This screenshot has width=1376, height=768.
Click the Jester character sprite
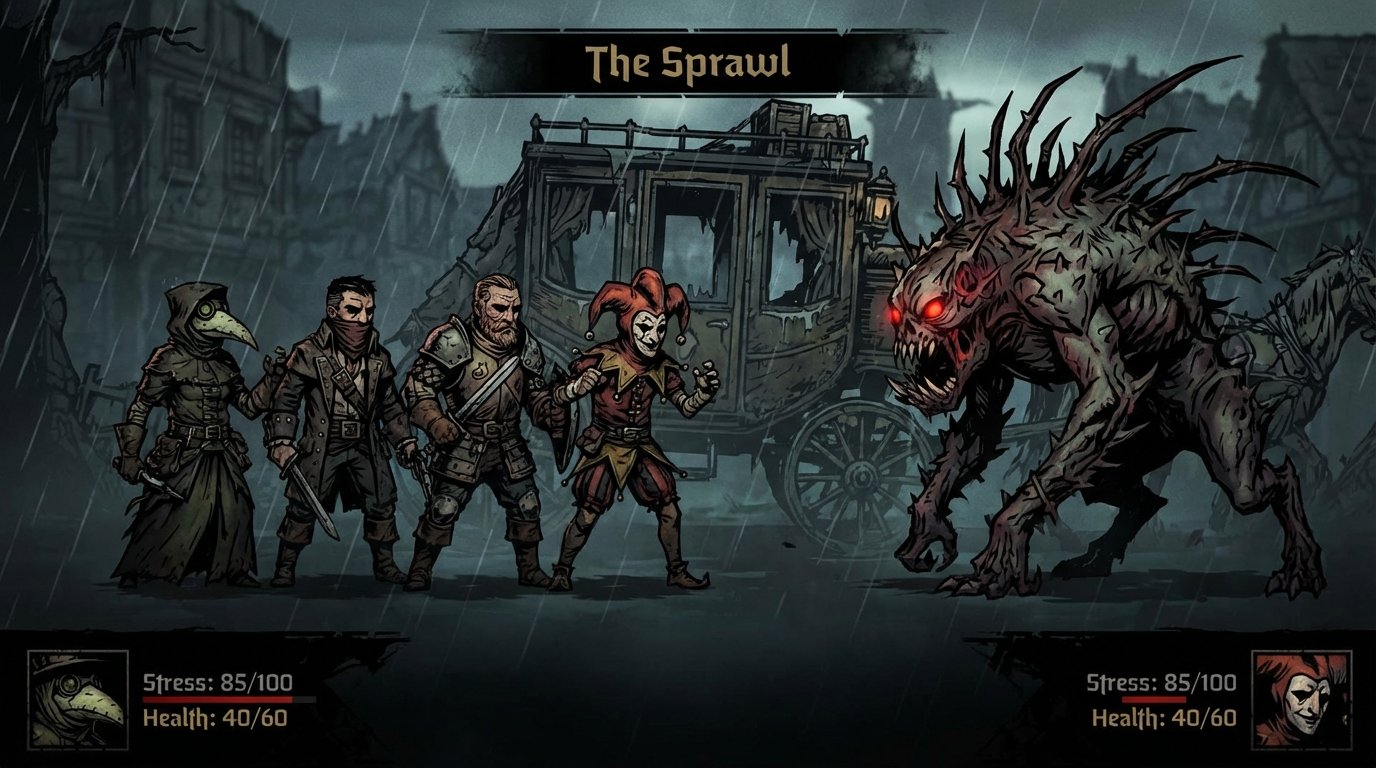[x=630, y=430]
